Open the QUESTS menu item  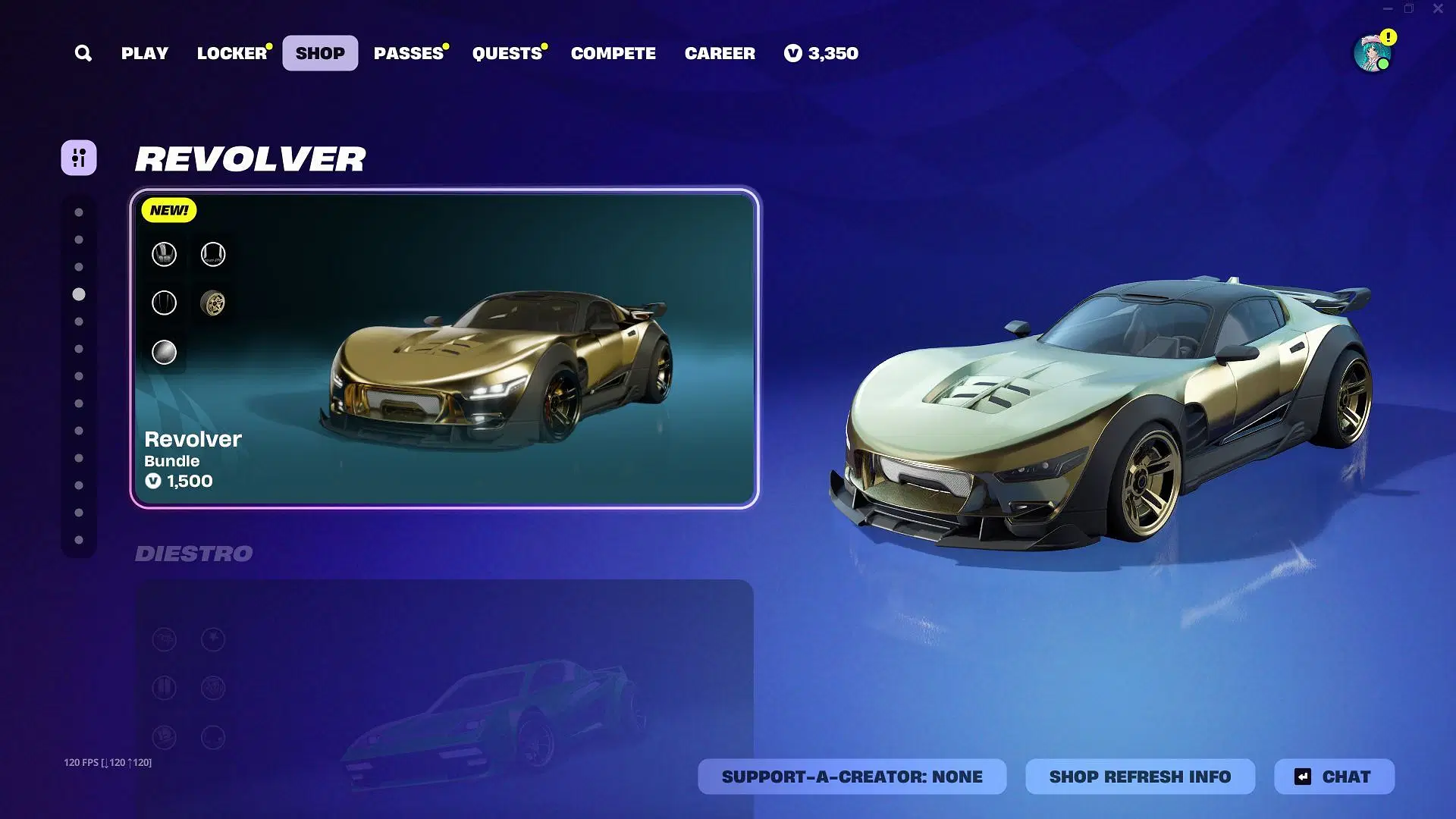coord(507,53)
